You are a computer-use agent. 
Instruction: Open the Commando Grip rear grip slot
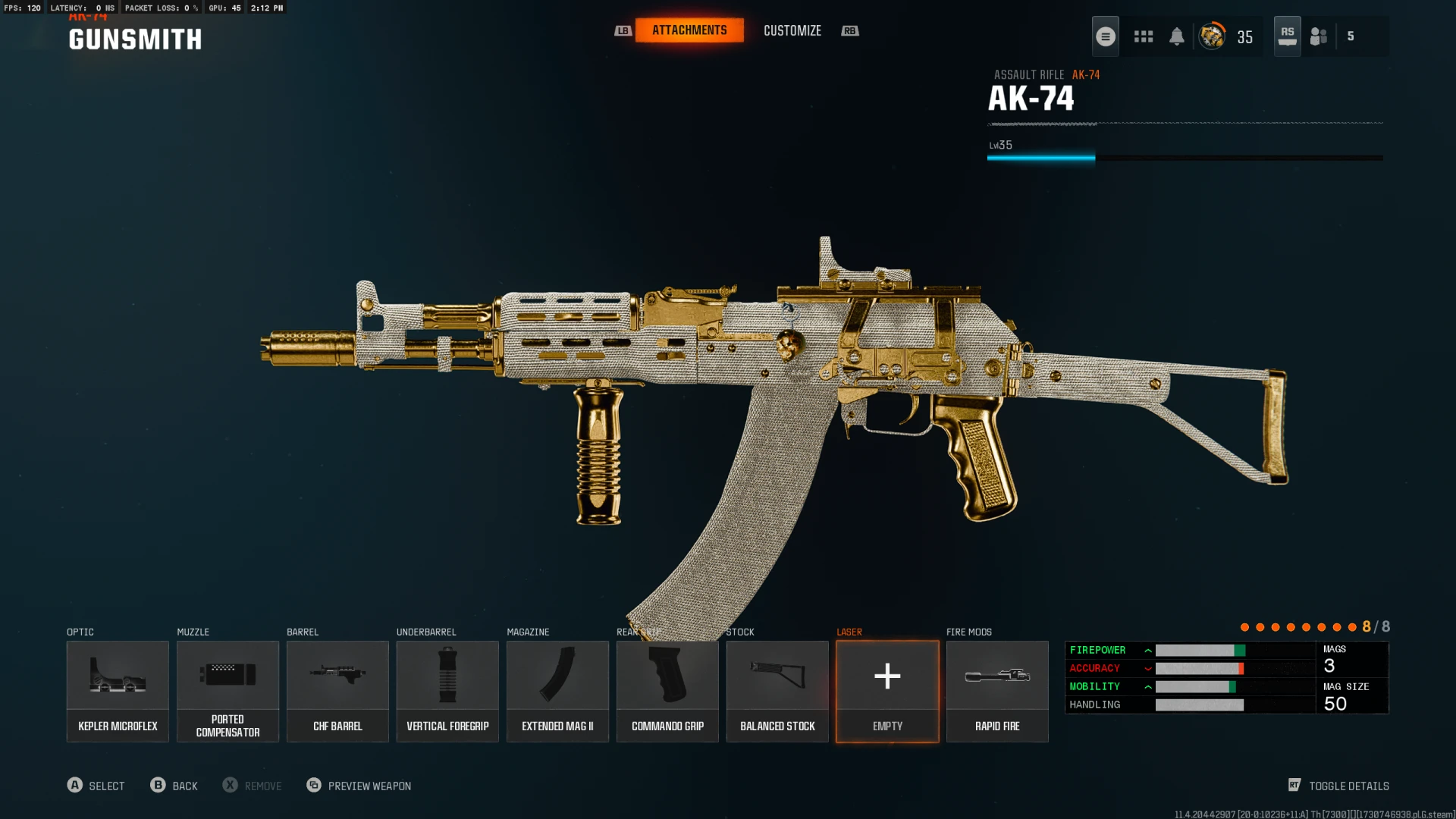667,691
